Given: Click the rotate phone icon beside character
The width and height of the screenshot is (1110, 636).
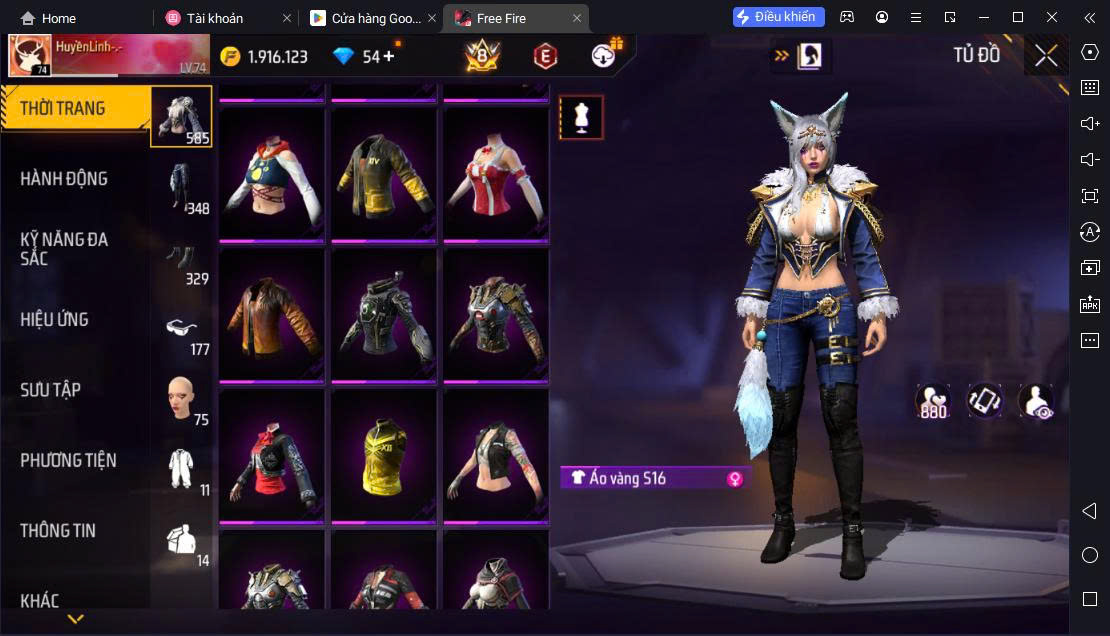Looking at the screenshot, I should 985,401.
